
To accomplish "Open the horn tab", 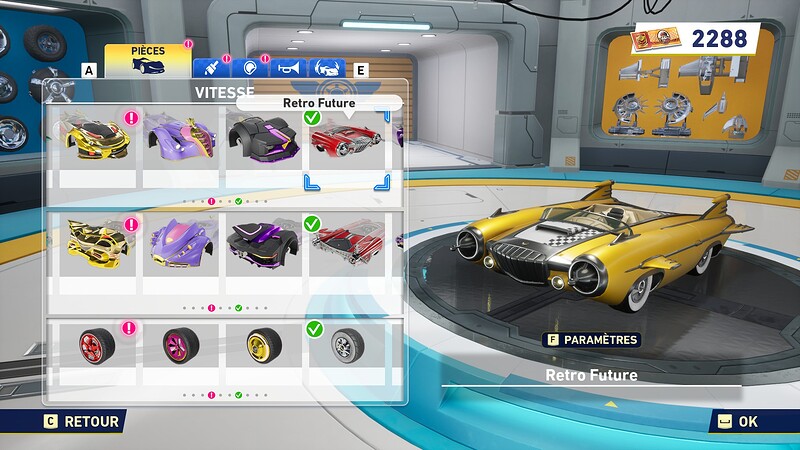I will 288,68.
